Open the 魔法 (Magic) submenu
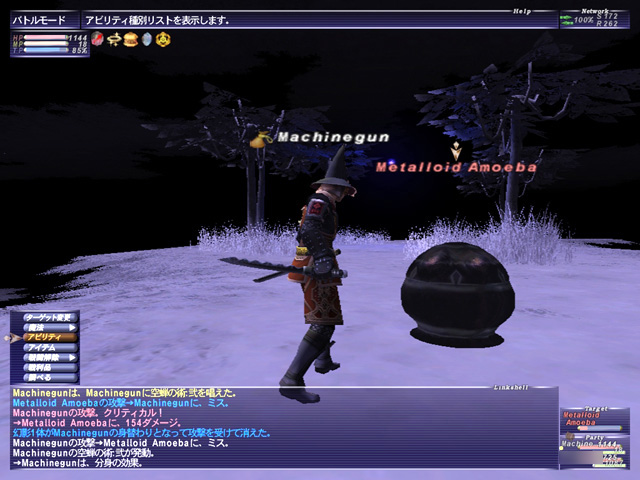This screenshot has width=640, height=480. tap(48, 327)
